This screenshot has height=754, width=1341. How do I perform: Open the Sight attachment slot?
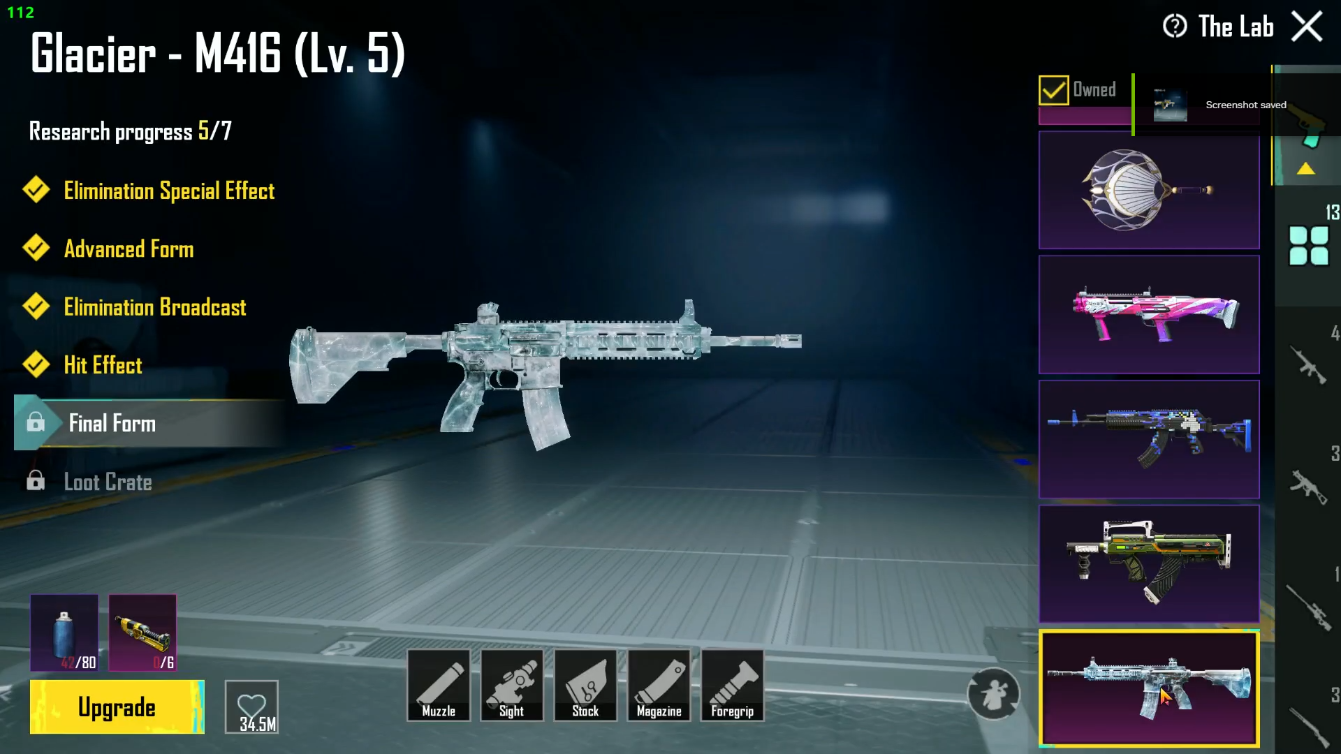[x=512, y=686]
